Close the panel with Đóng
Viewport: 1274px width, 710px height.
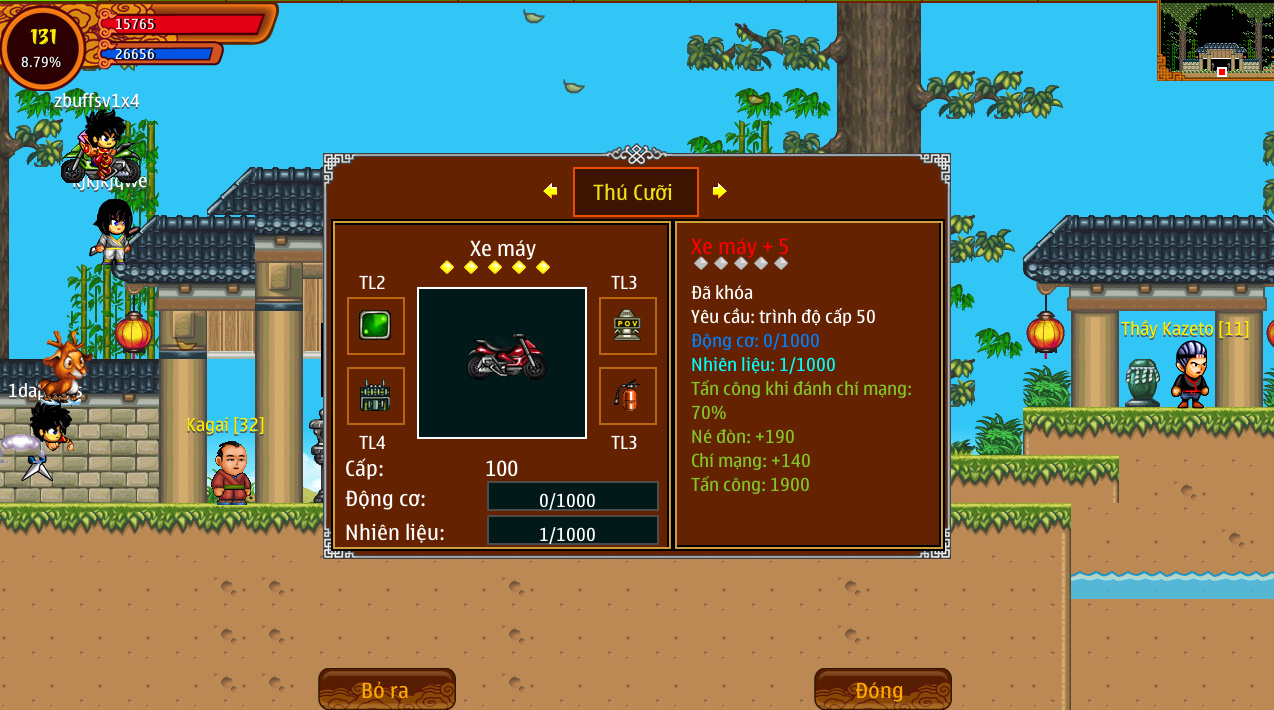[881, 689]
